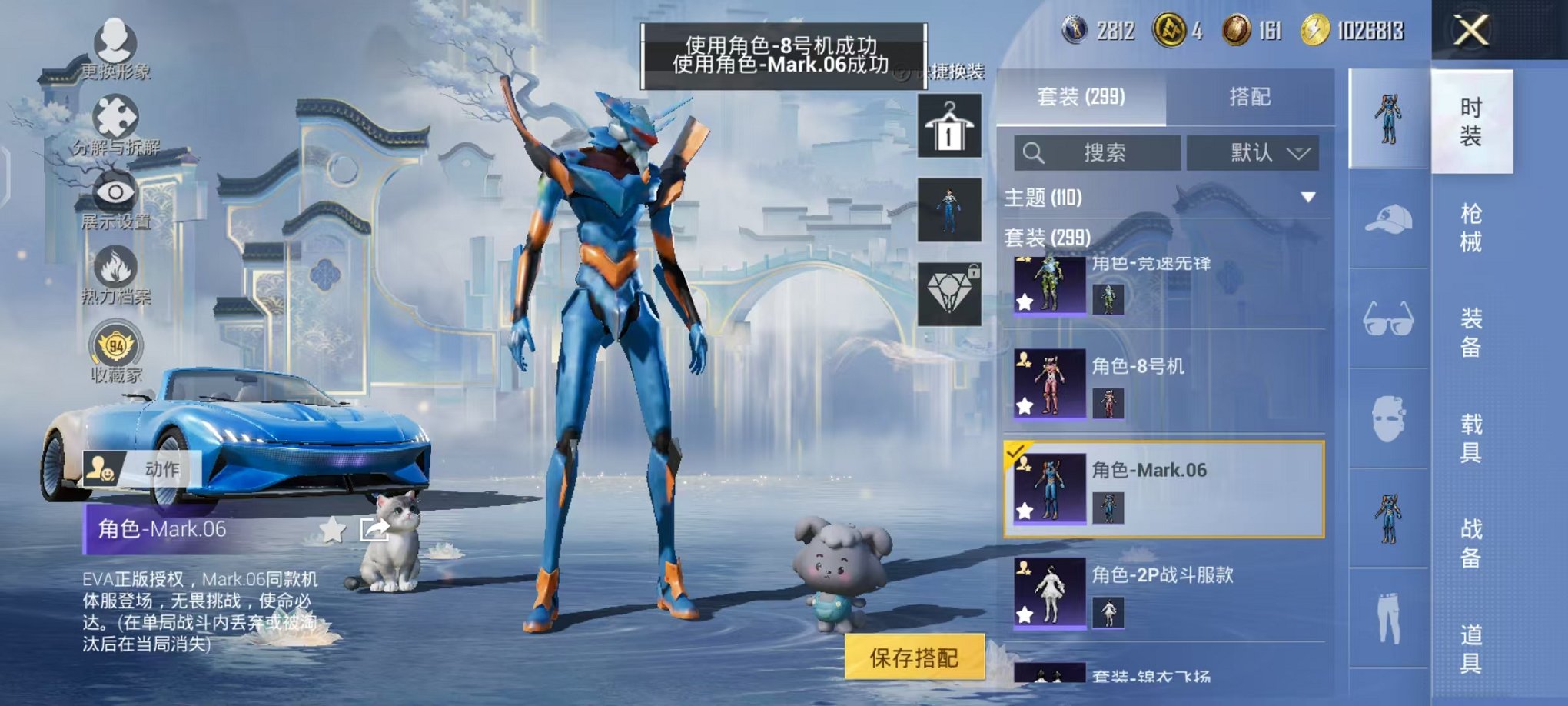Switch to the 搭配 tab
This screenshot has width=1568, height=706.
[x=1249, y=97]
